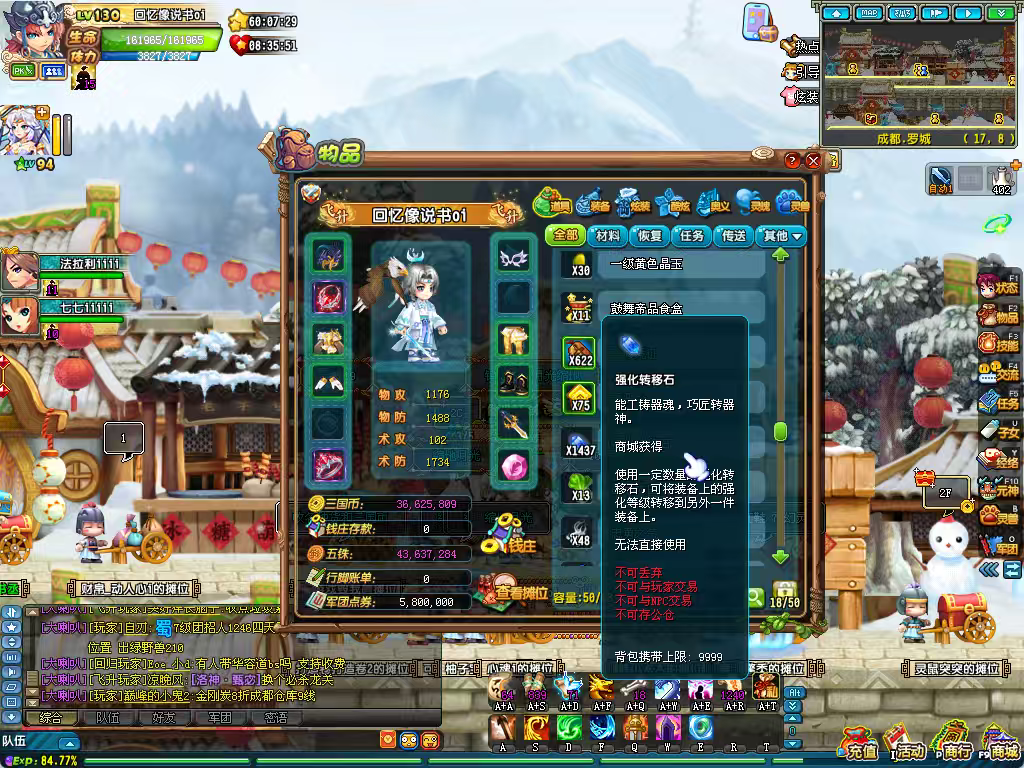Switch to the 装备 equipment category
Screen dimensions: 1024x768
click(x=593, y=202)
